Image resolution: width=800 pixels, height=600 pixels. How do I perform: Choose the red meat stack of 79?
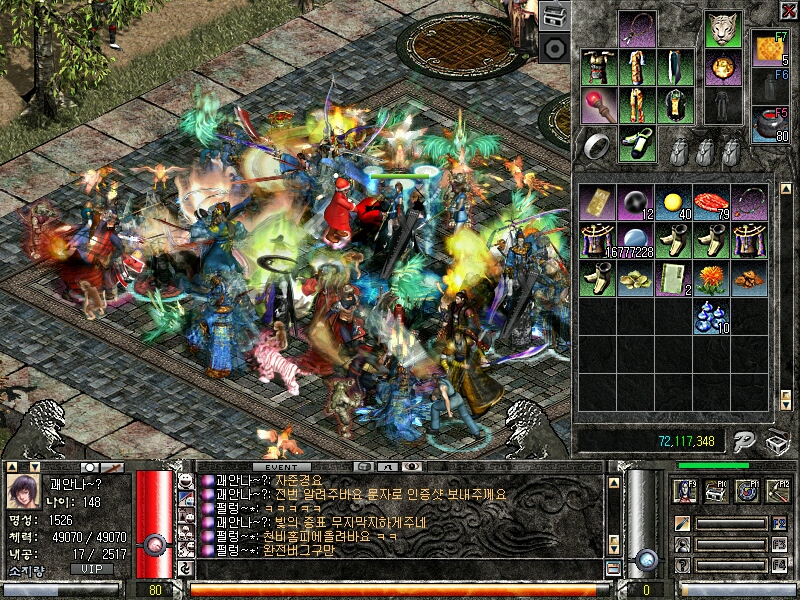click(x=711, y=202)
